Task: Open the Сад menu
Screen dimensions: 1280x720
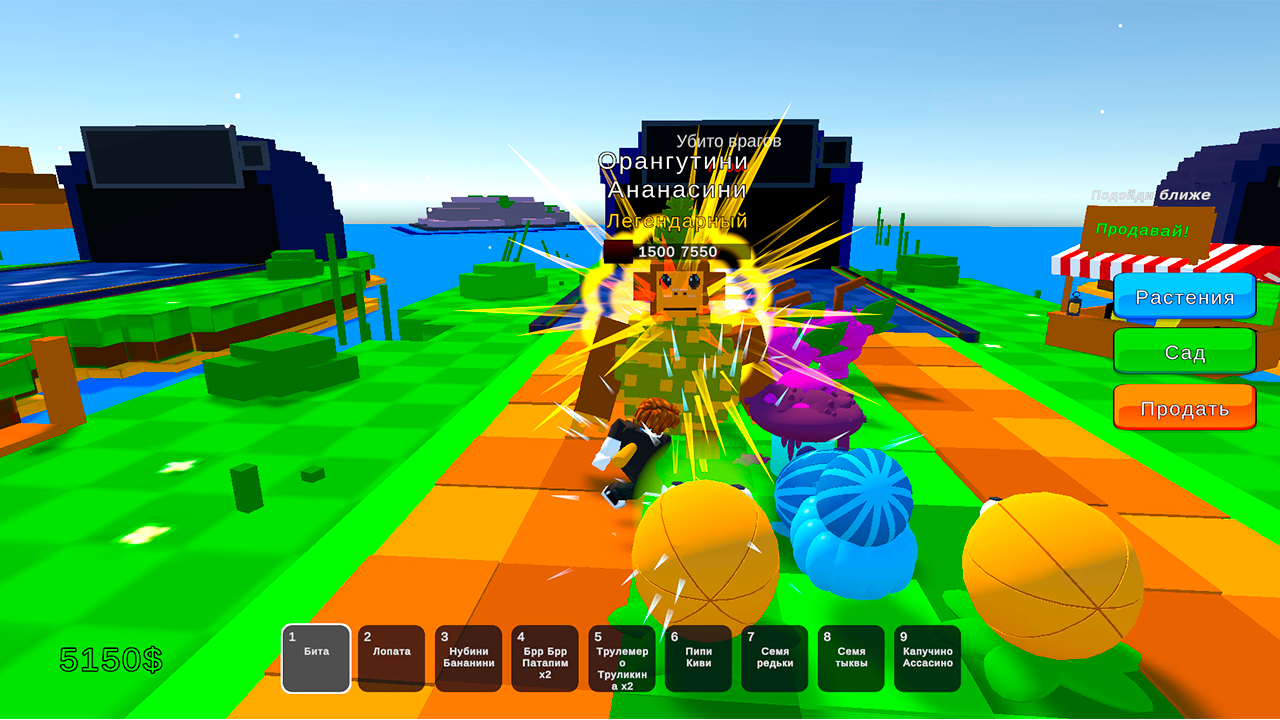Action: pos(1184,352)
